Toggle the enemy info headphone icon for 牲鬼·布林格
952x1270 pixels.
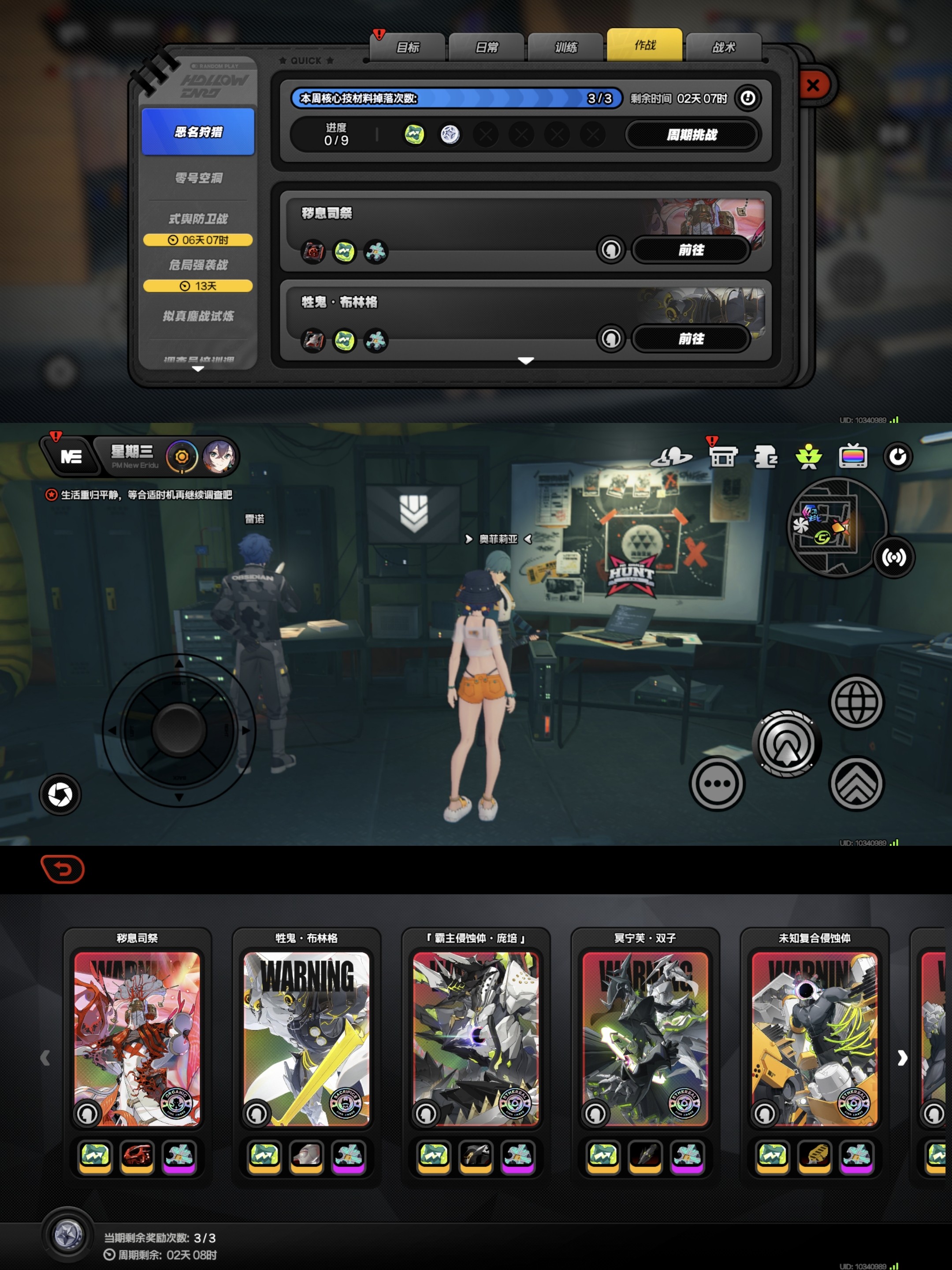pyautogui.click(x=610, y=339)
